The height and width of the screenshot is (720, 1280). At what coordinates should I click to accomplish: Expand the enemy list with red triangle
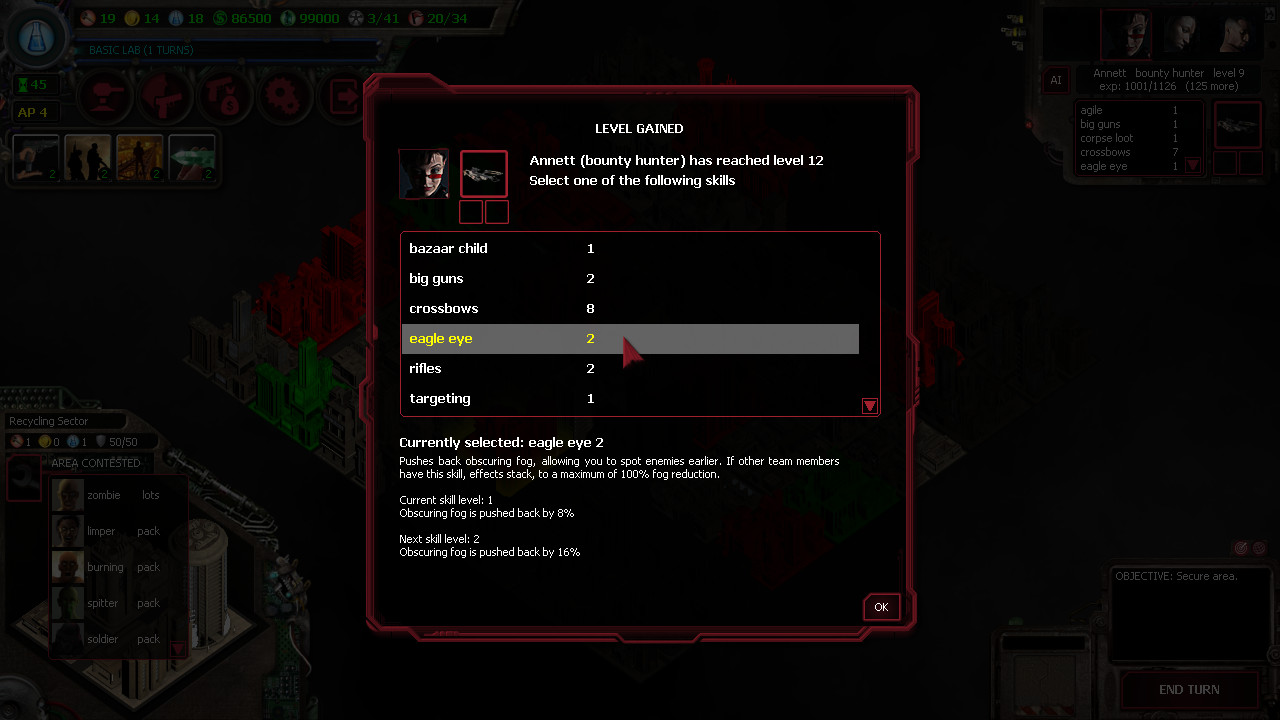click(177, 649)
